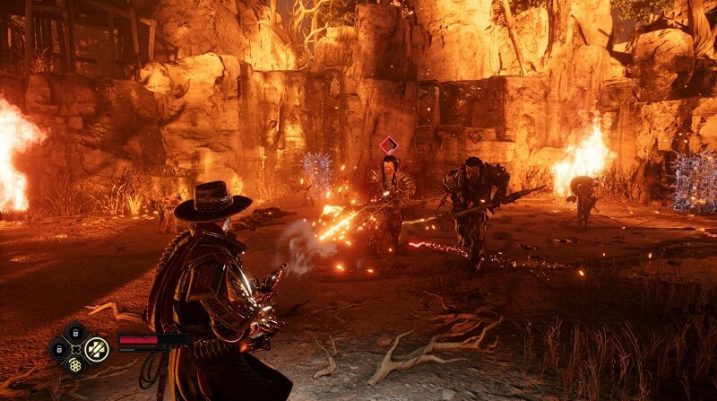
Task: Select the healing cross ability icon
Action: tap(97, 348)
